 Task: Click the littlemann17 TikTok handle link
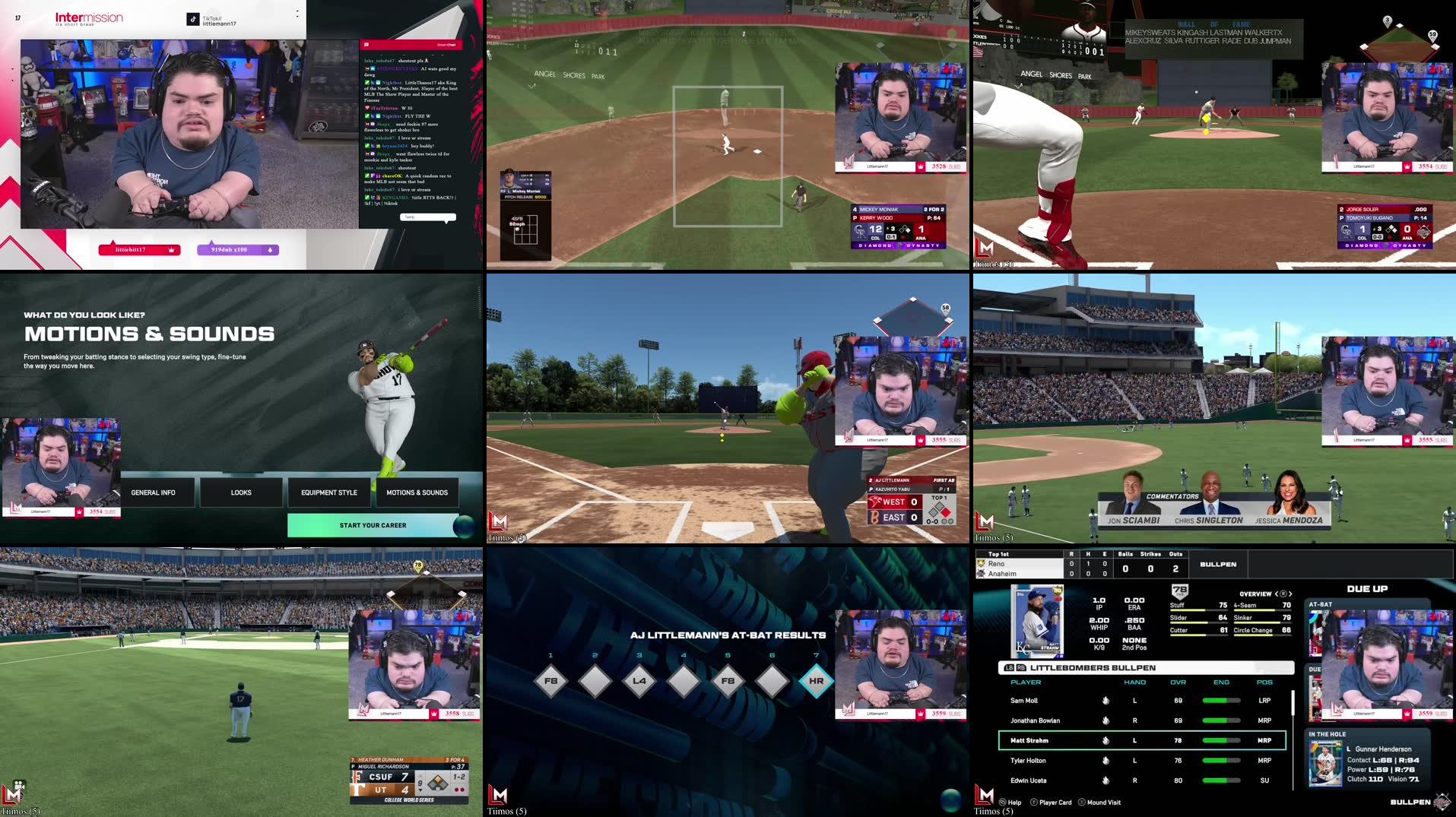point(220,24)
